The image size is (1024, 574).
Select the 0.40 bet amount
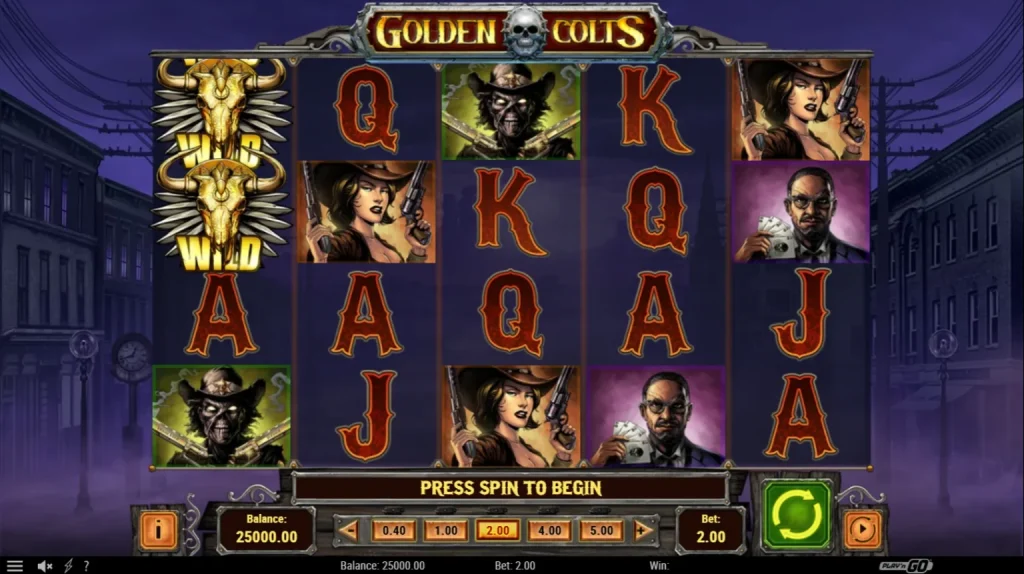pos(393,530)
